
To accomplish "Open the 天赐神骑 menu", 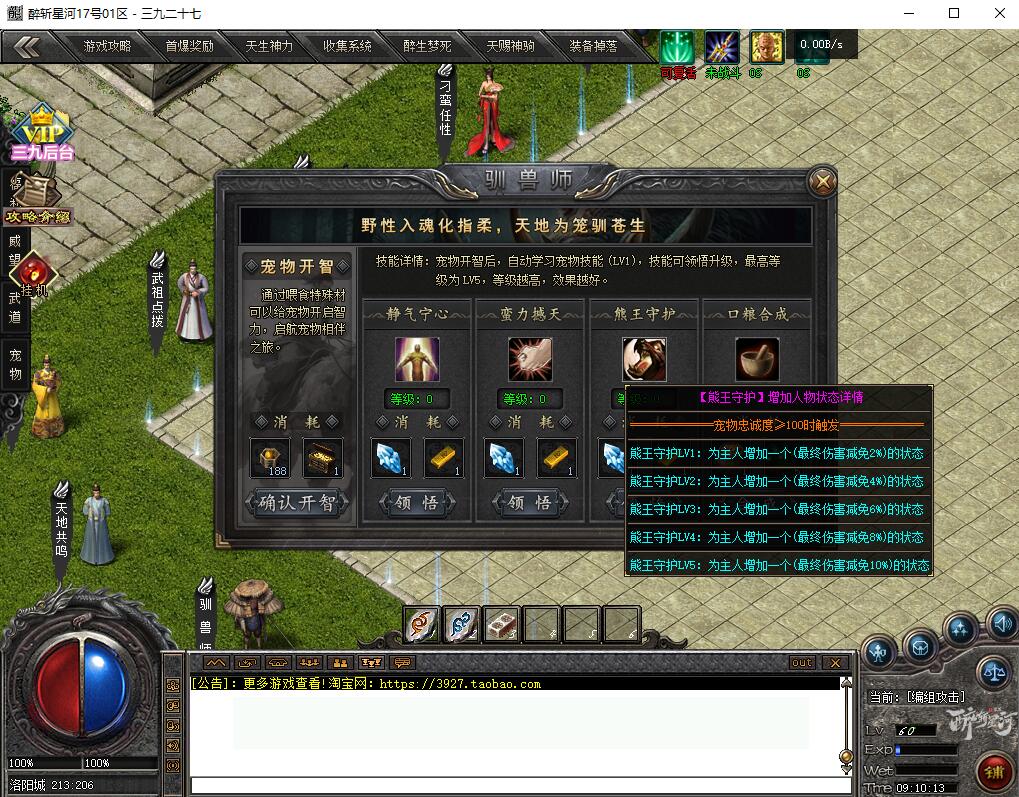I will coord(510,46).
